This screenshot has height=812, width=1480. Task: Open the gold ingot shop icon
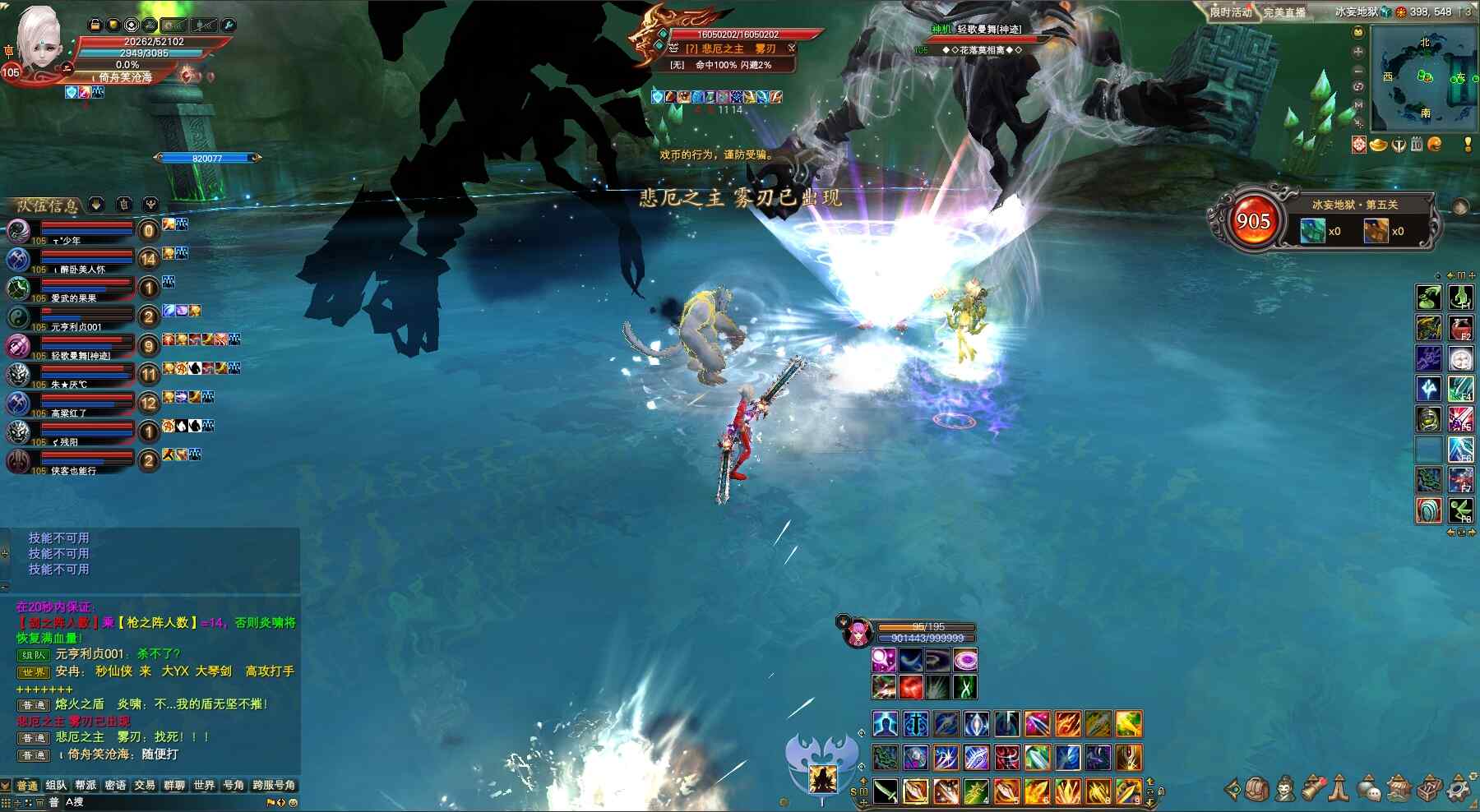tap(1378, 145)
